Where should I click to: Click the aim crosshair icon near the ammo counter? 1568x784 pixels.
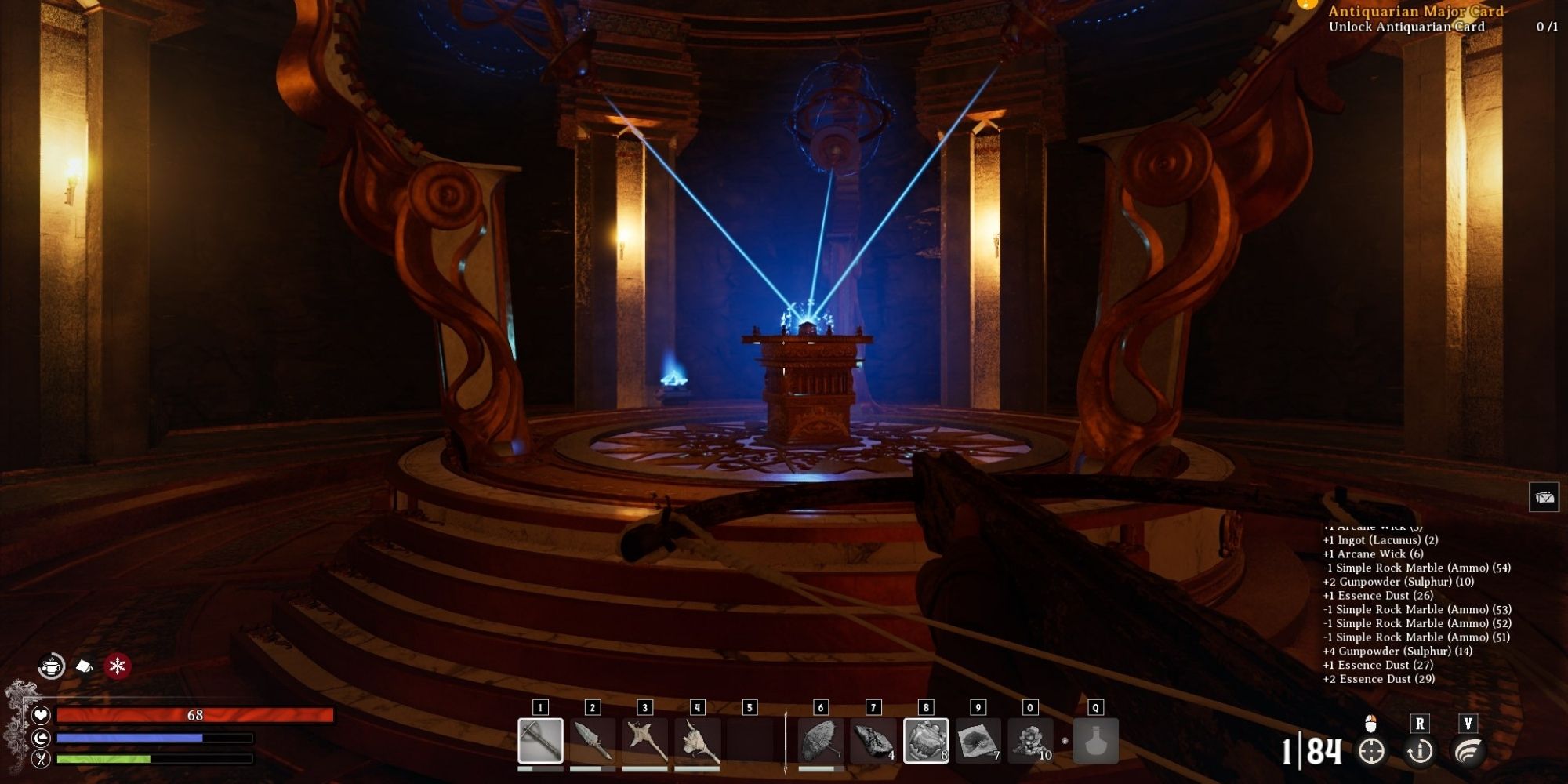tap(1370, 751)
